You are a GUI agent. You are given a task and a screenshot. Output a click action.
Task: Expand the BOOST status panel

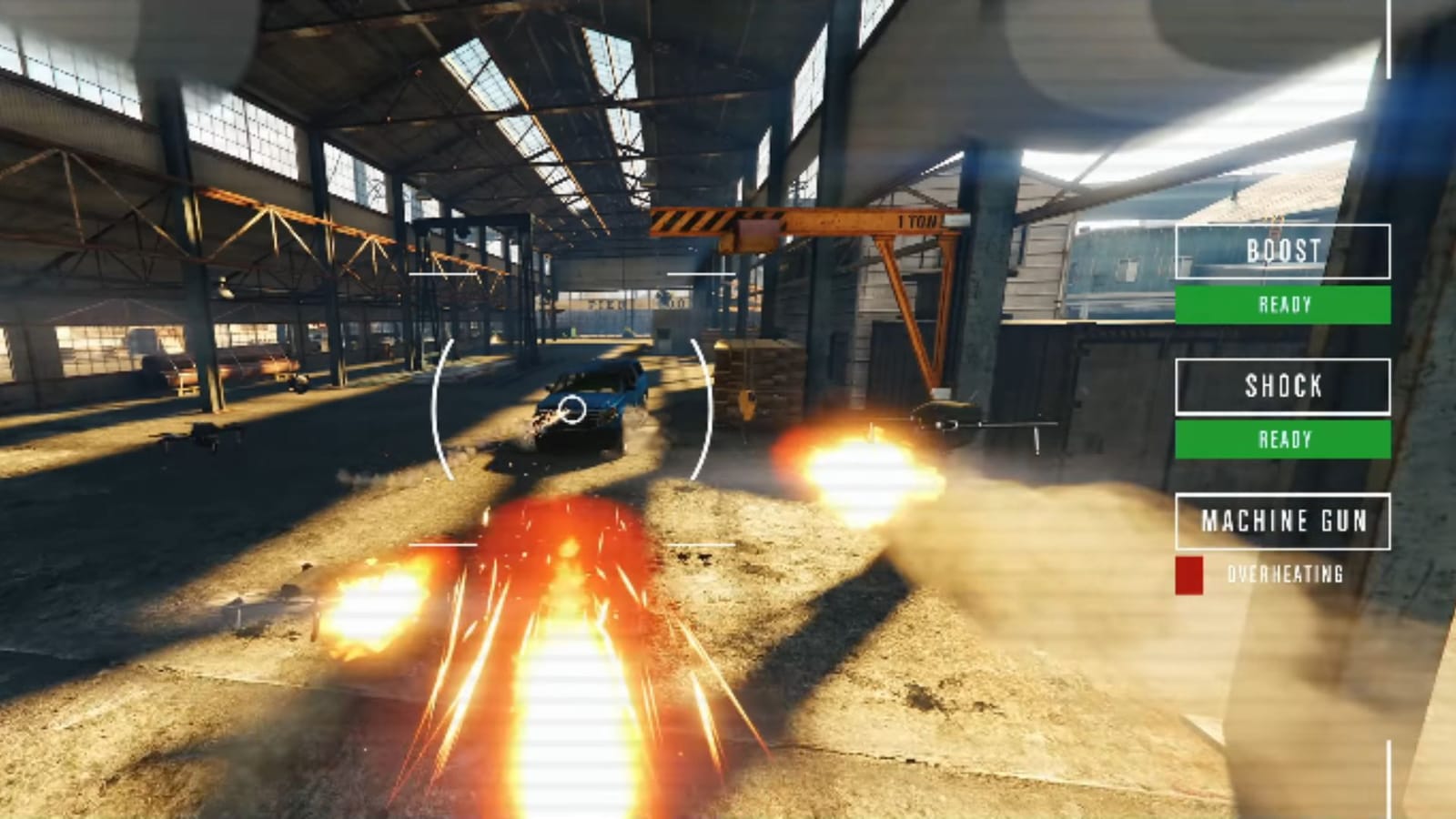tap(1283, 254)
